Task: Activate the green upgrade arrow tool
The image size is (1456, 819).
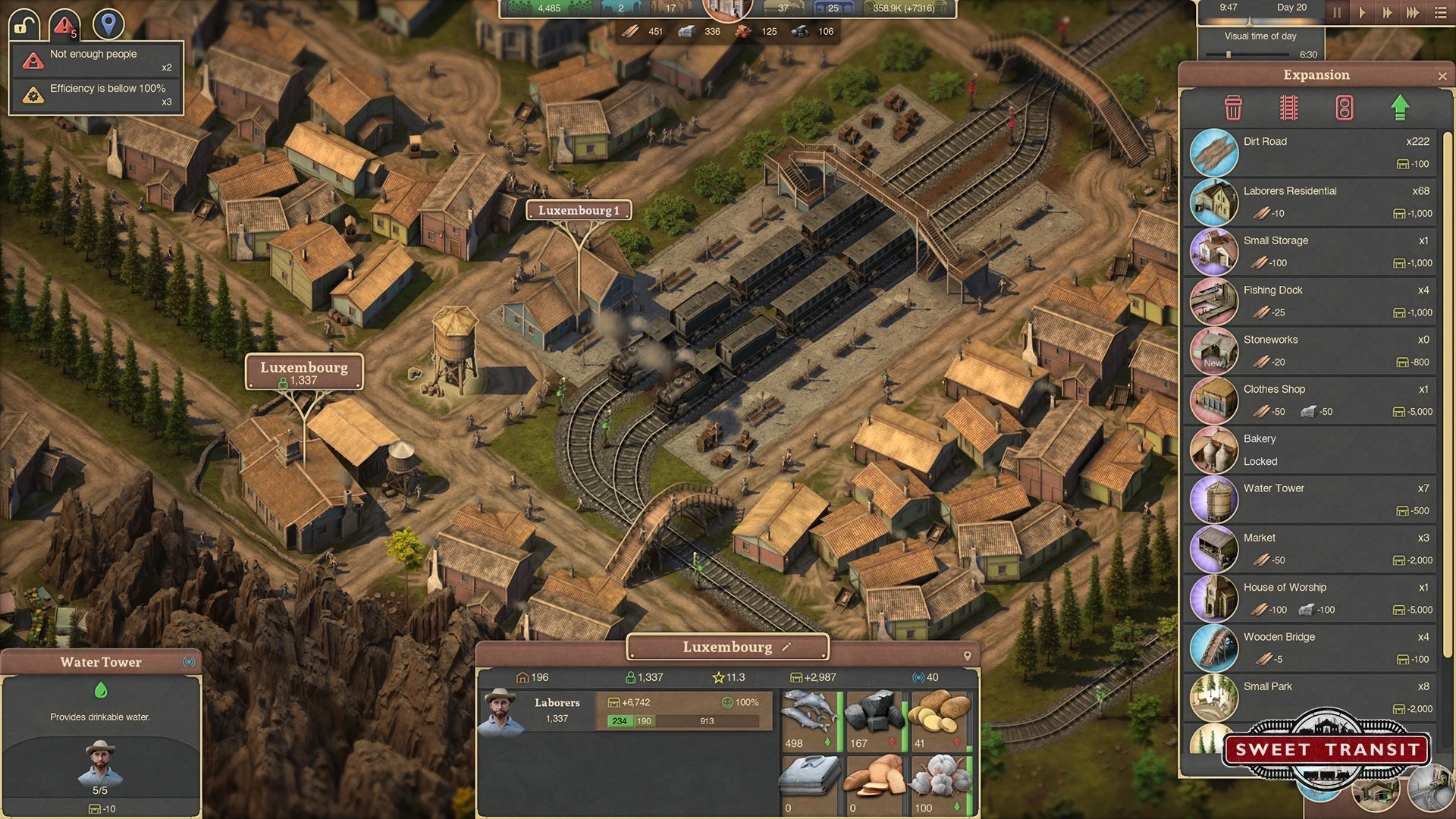Action: [1400, 108]
